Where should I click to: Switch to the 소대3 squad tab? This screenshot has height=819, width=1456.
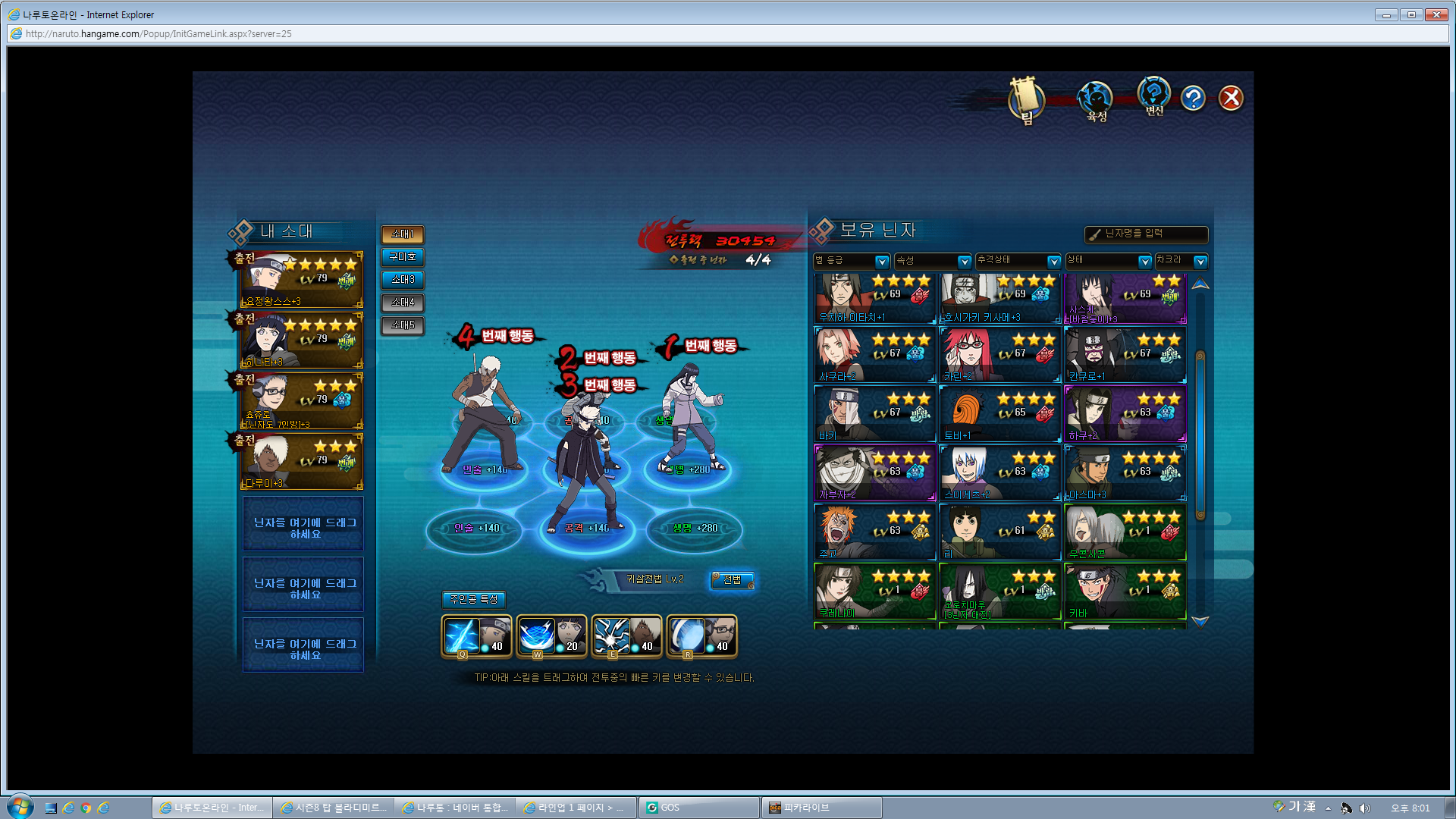click(x=403, y=280)
